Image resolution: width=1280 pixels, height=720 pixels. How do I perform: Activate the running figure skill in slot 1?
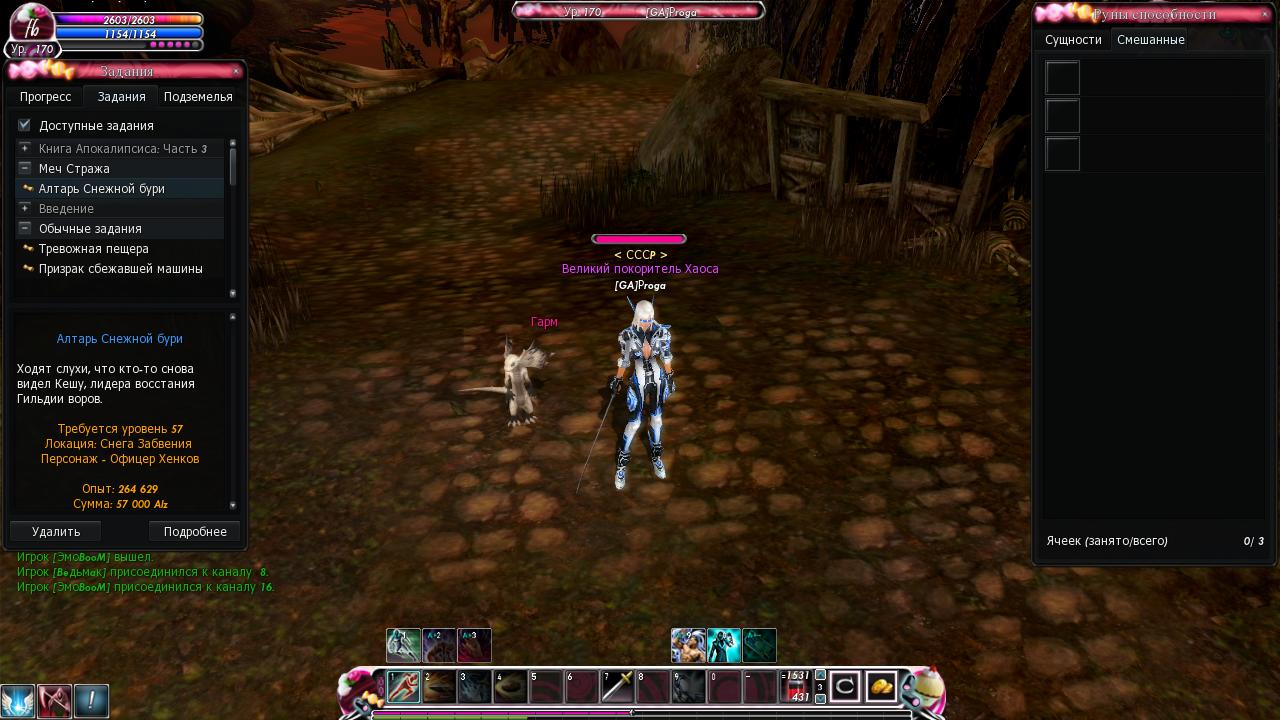tap(404, 687)
